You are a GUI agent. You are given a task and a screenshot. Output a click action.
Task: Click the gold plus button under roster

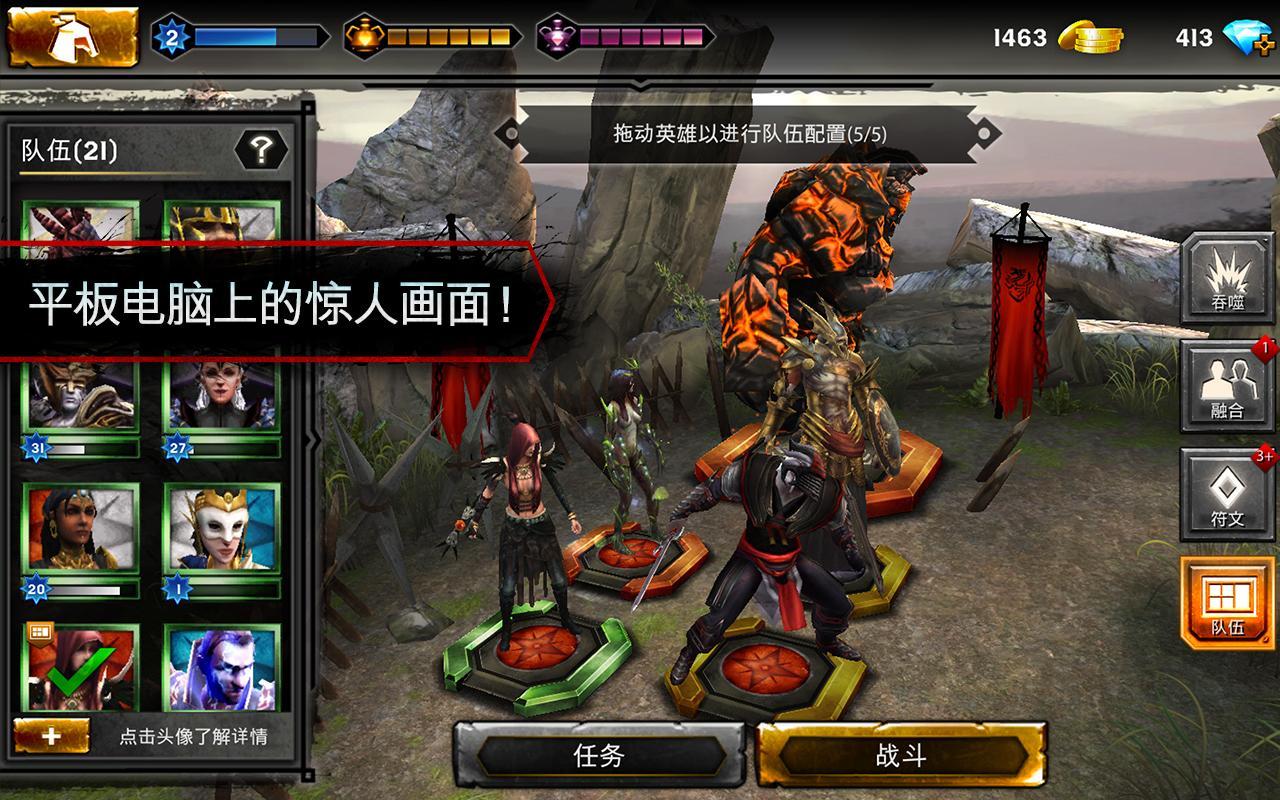tap(51, 736)
